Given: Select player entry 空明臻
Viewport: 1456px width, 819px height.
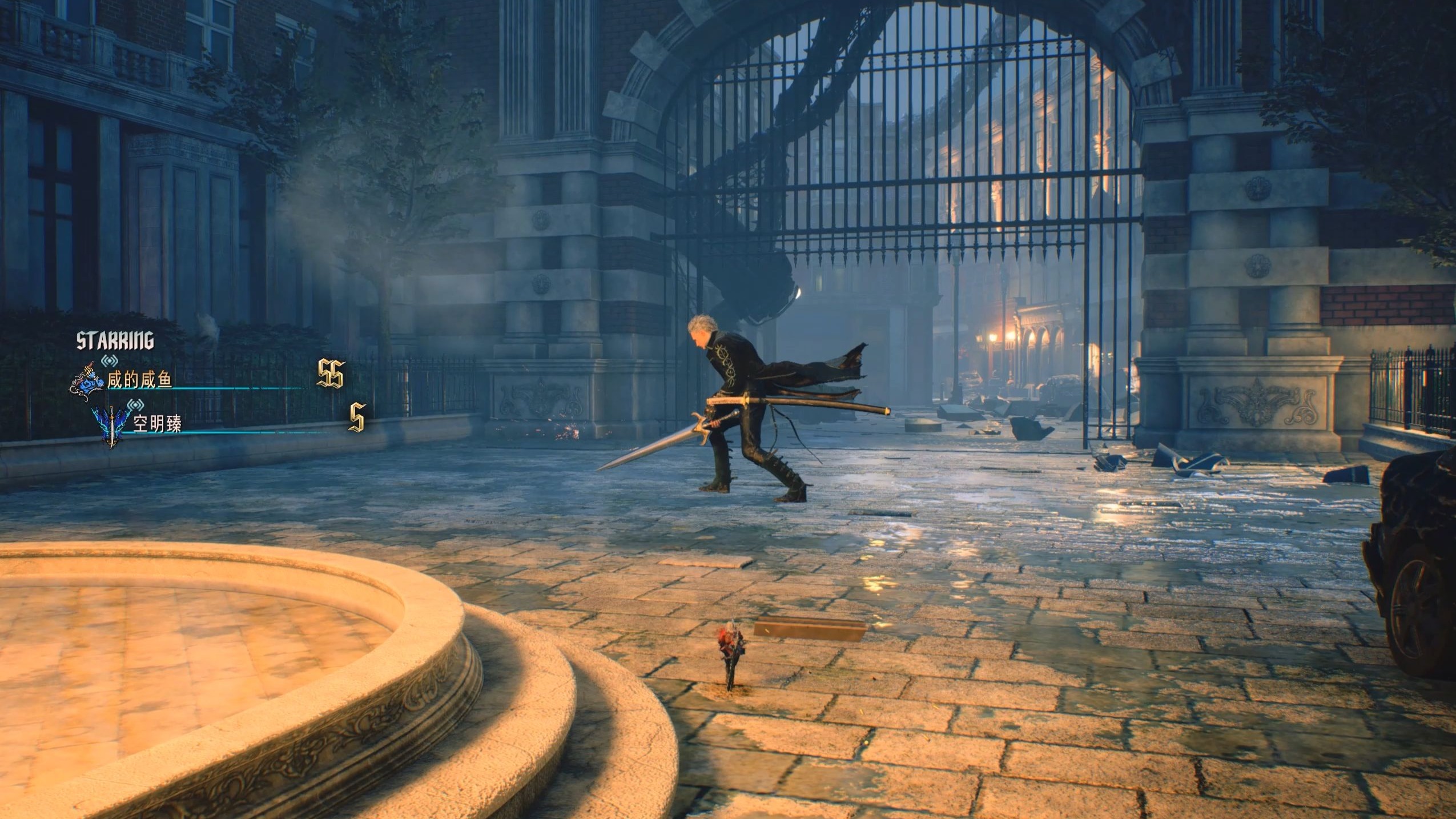Looking at the screenshot, I should 157,424.
